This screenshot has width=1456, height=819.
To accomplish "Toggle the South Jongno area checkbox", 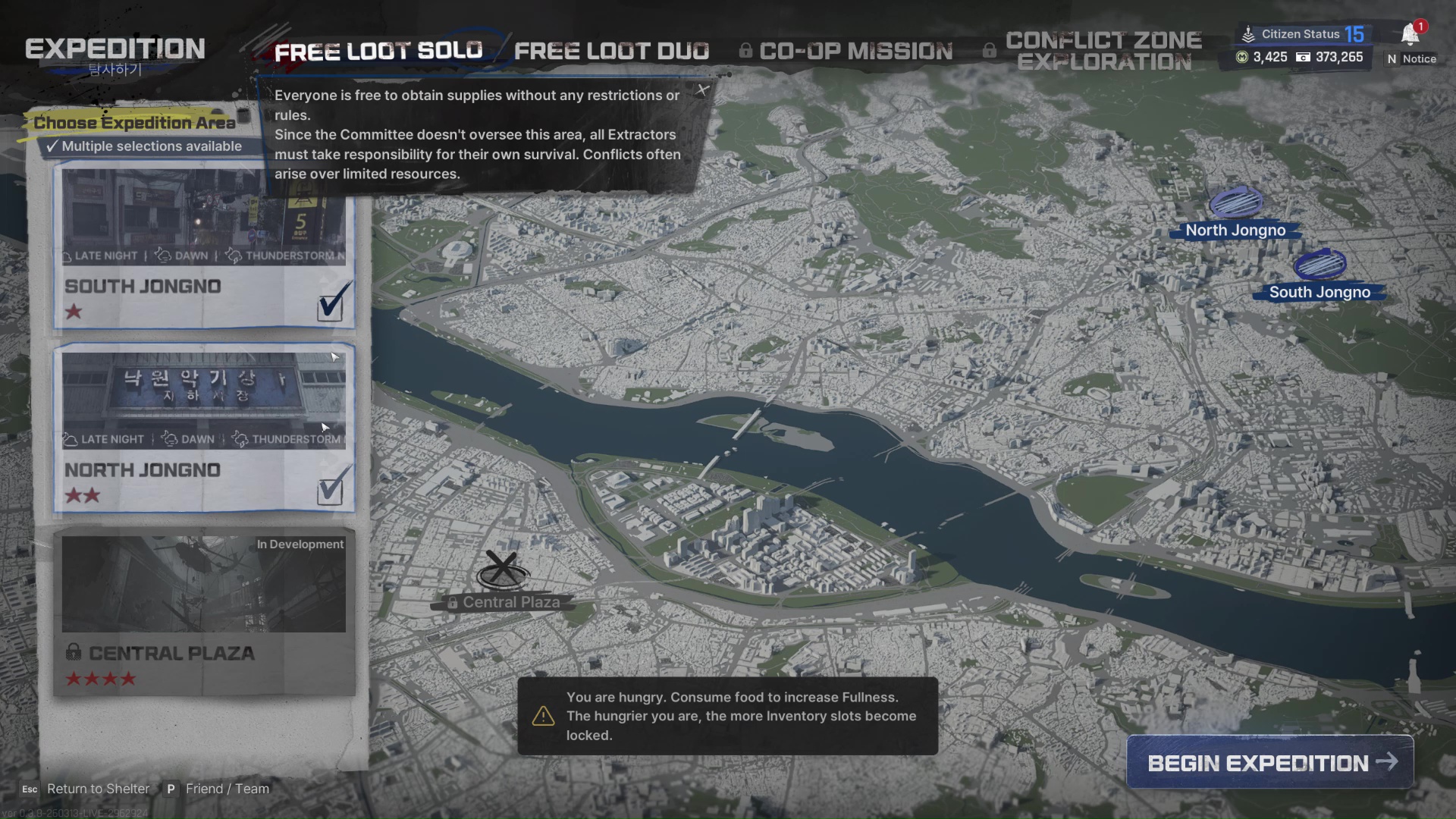I will tap(331, 306).
